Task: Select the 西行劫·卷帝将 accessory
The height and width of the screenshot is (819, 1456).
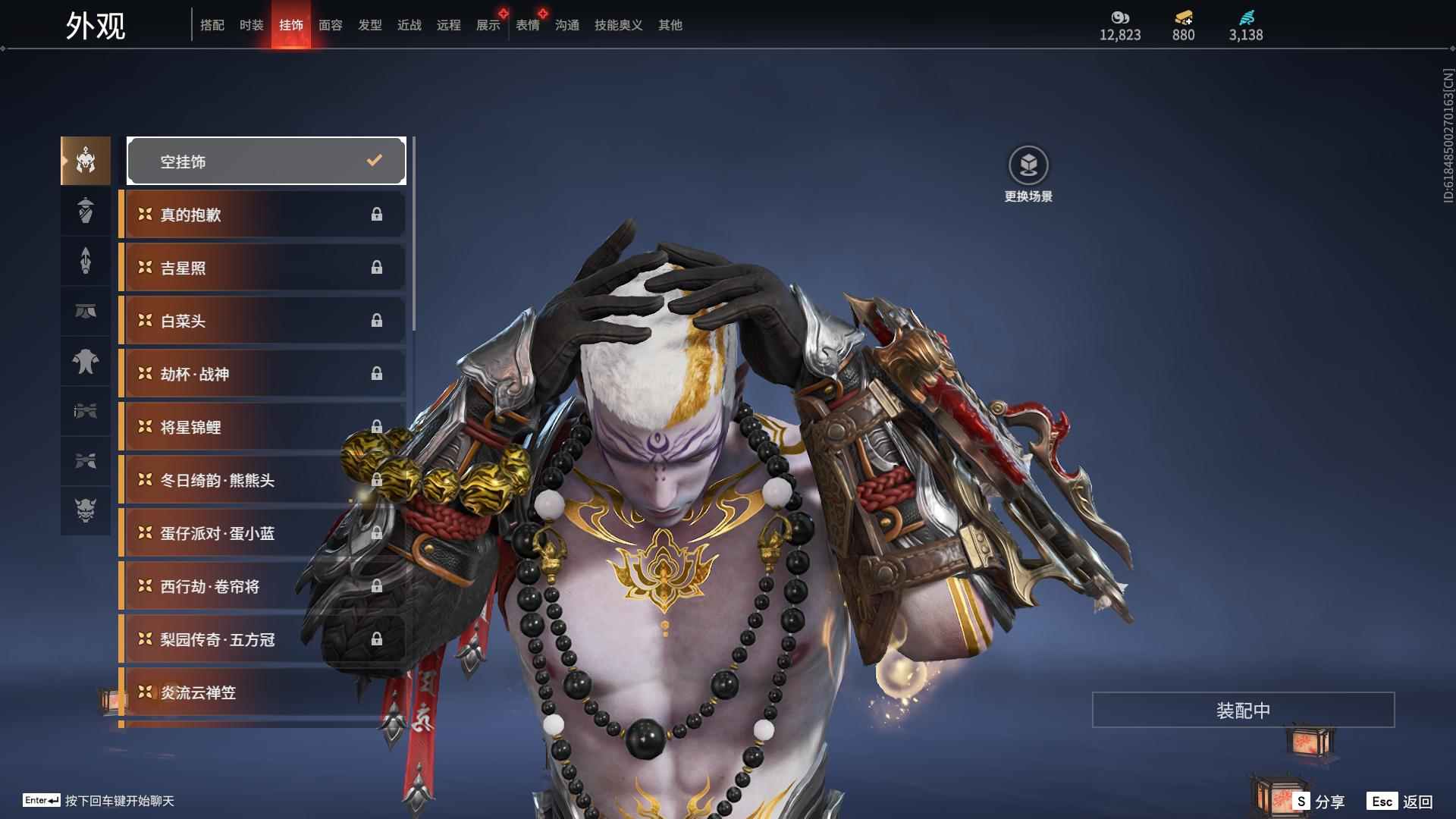Action: (x=262, y=586)
